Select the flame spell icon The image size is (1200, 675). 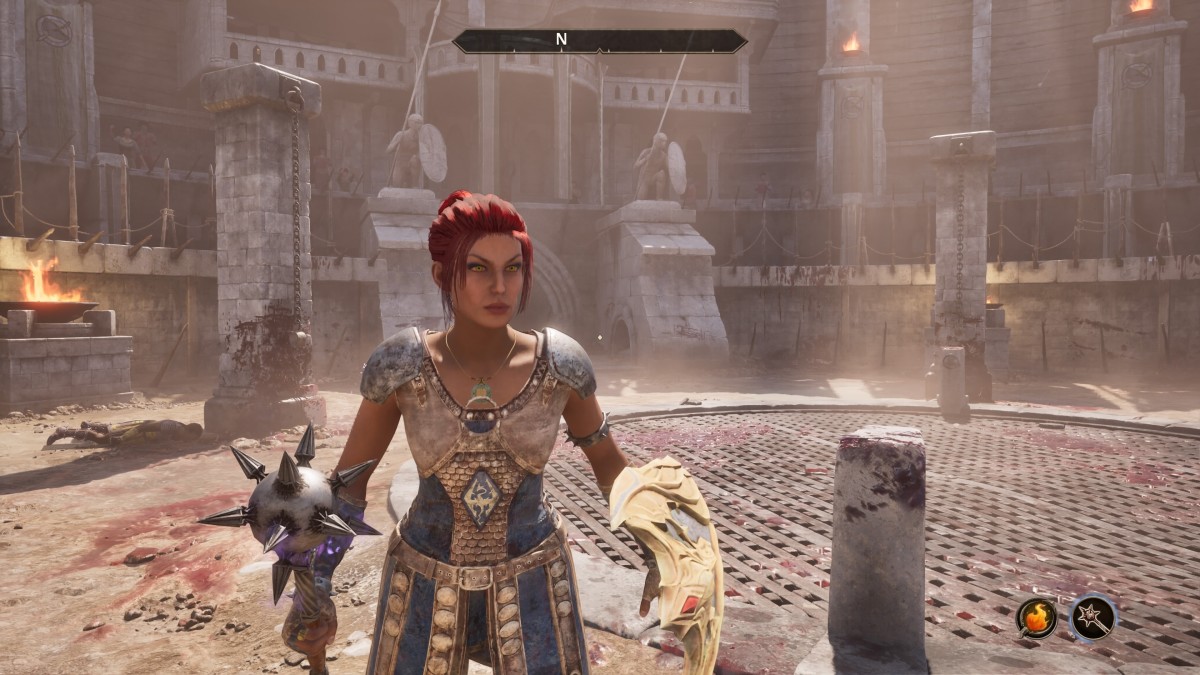pos(1037,617)
